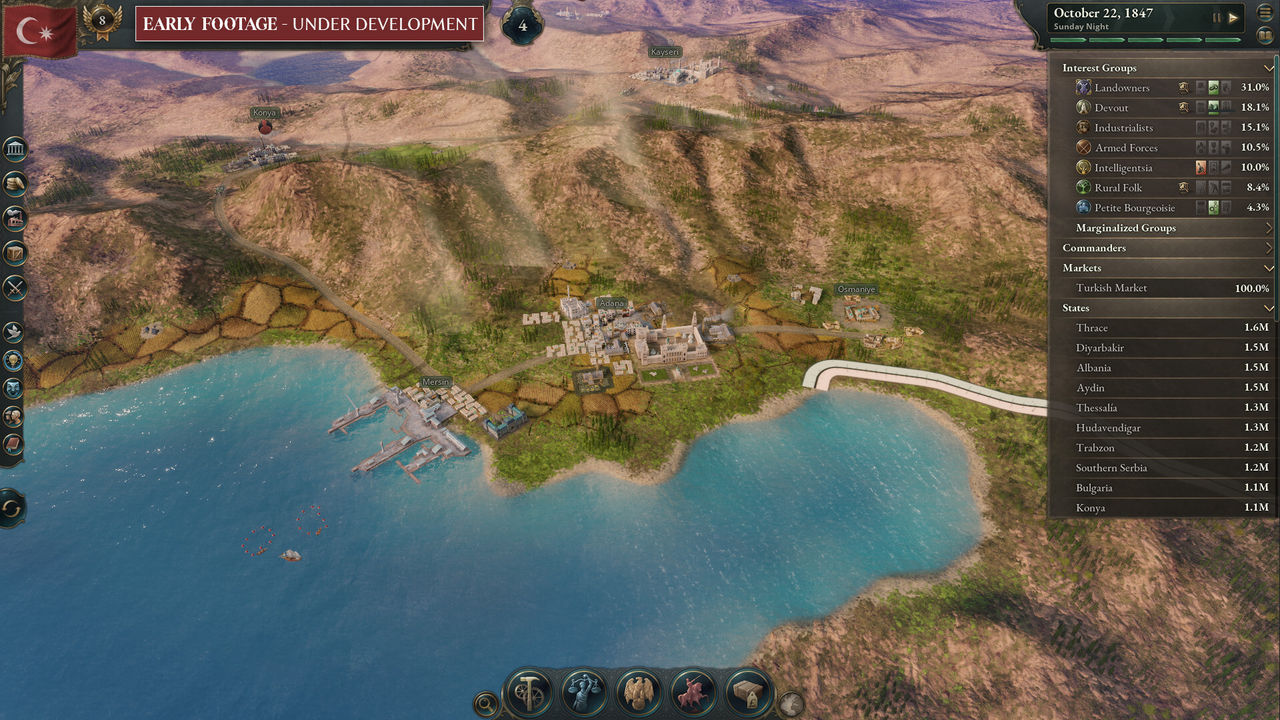This screenshot has width=1280, height=720.
Task: Pause the game with the pause button
Action: click(x=1216, y=17)
